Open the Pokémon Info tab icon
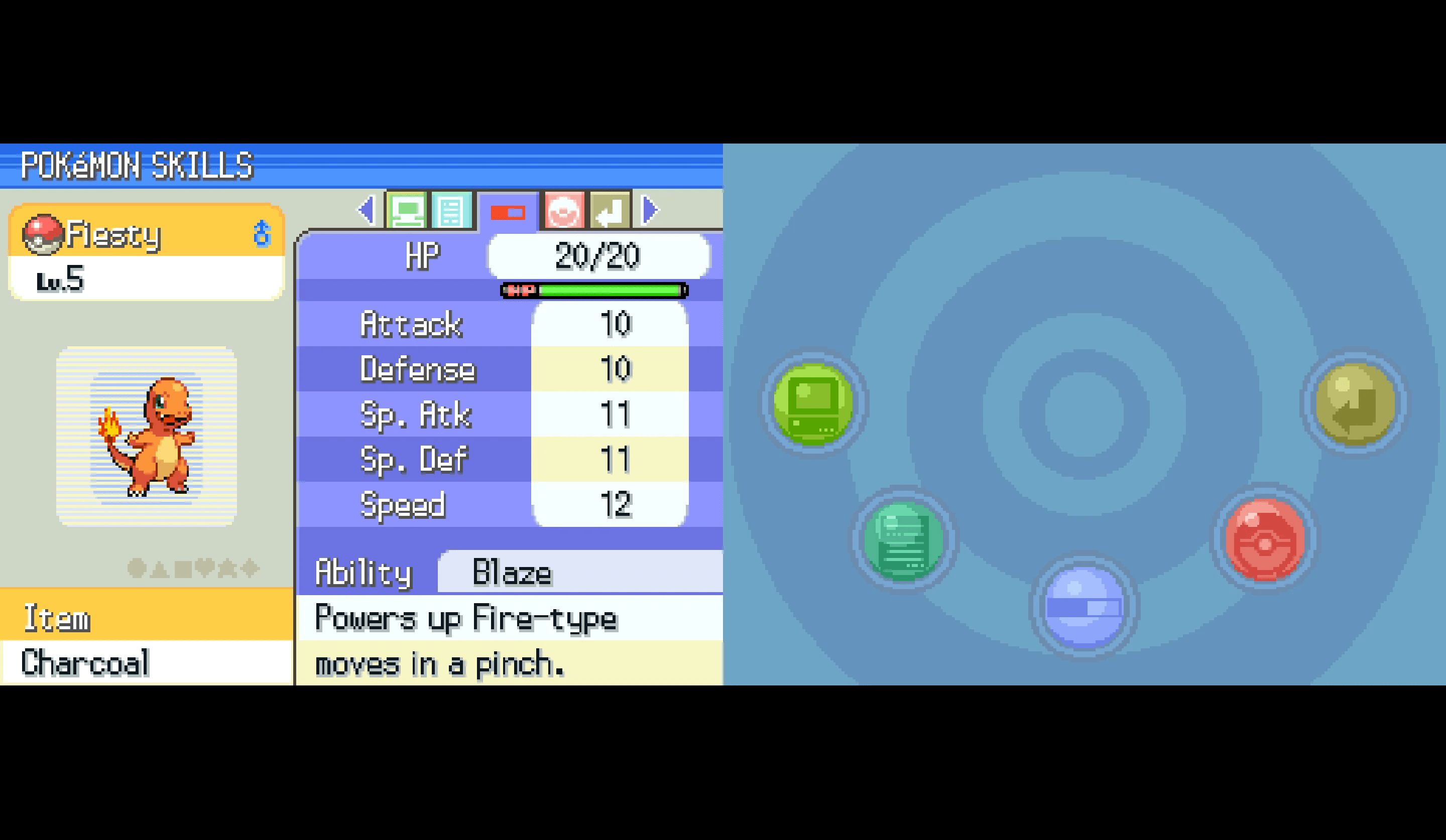 [x=407, y=209]
